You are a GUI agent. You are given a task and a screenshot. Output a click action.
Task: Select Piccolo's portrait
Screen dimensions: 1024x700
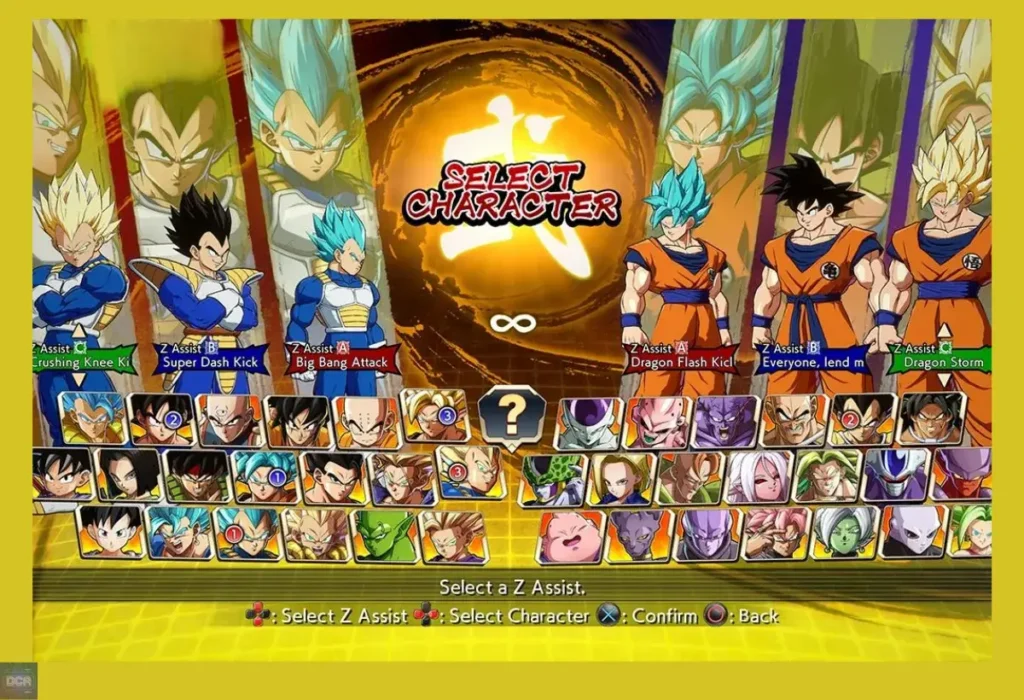[x=384, y=536]
